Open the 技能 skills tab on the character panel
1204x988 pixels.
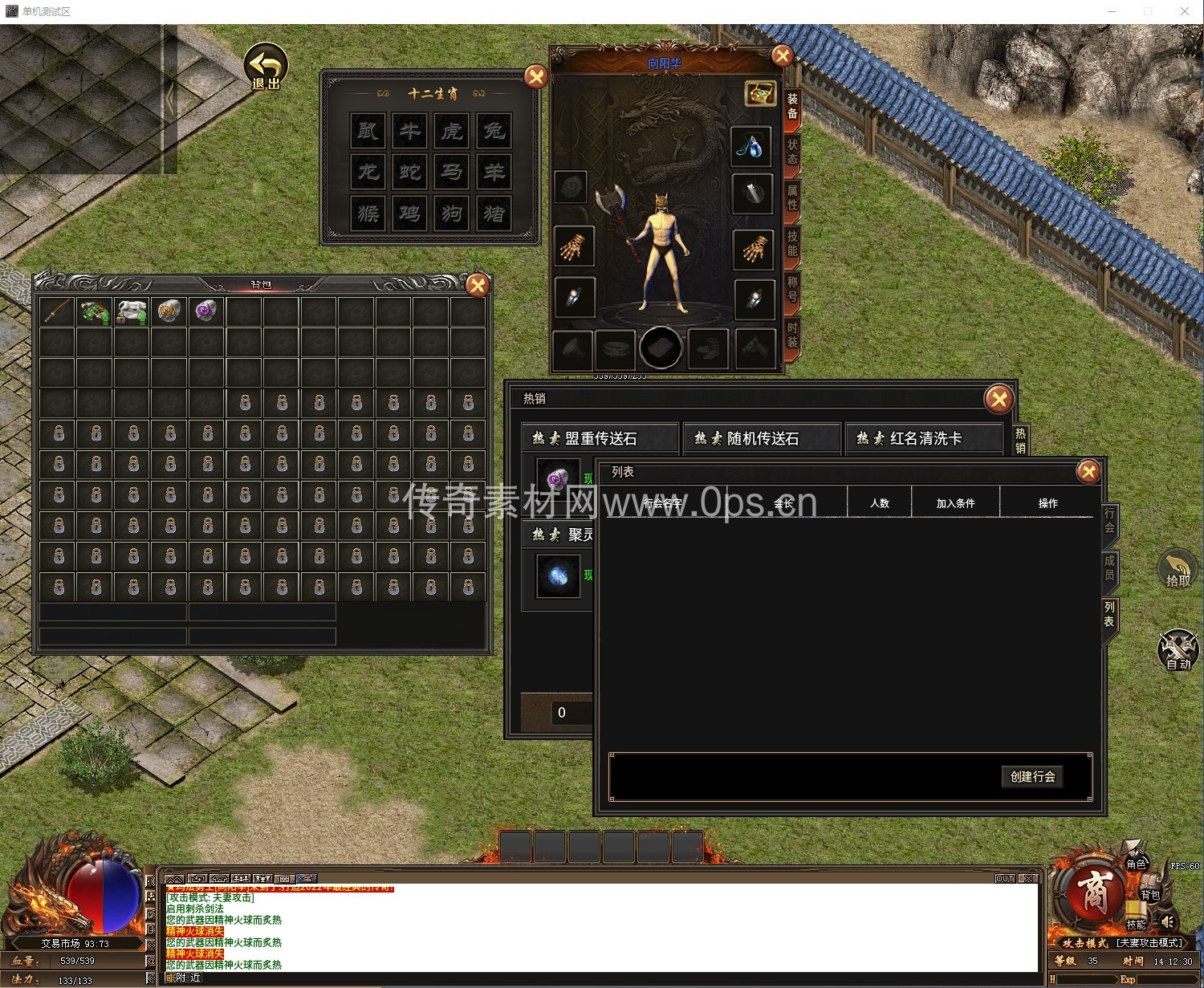click(x=792, y=242)
